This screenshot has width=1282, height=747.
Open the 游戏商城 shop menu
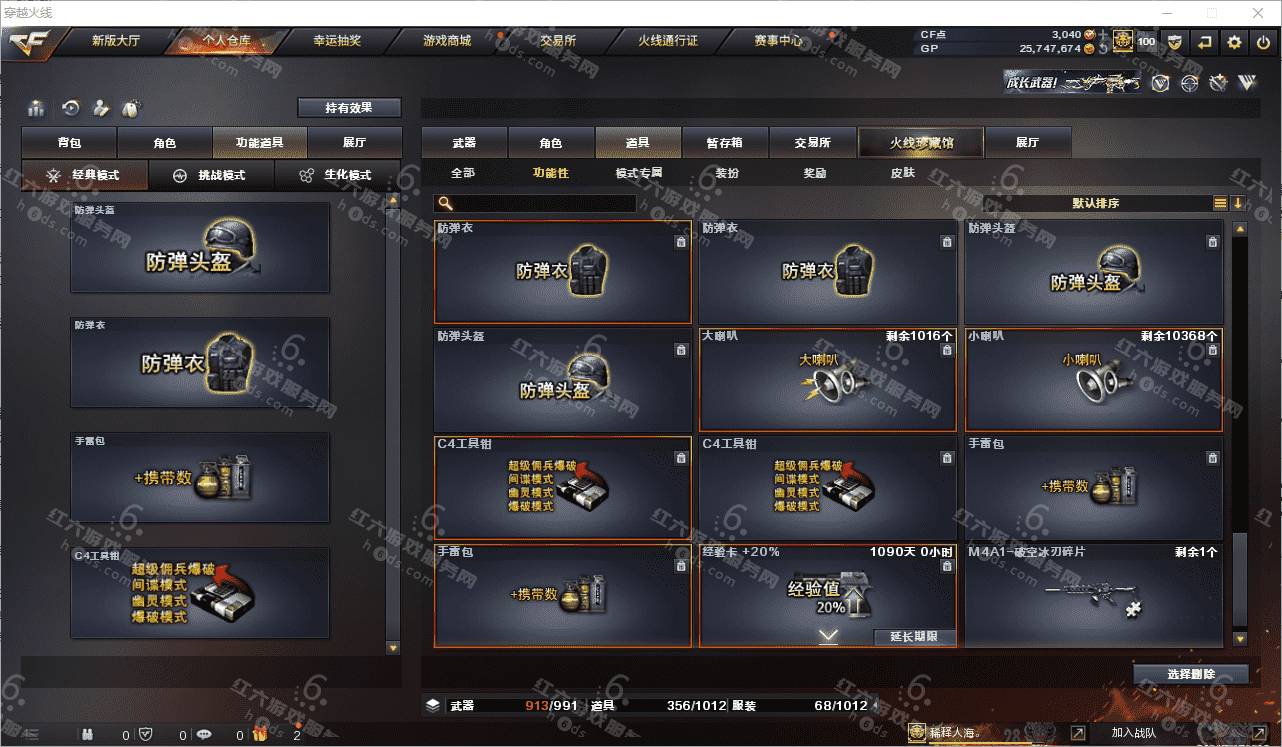point(446,41)
